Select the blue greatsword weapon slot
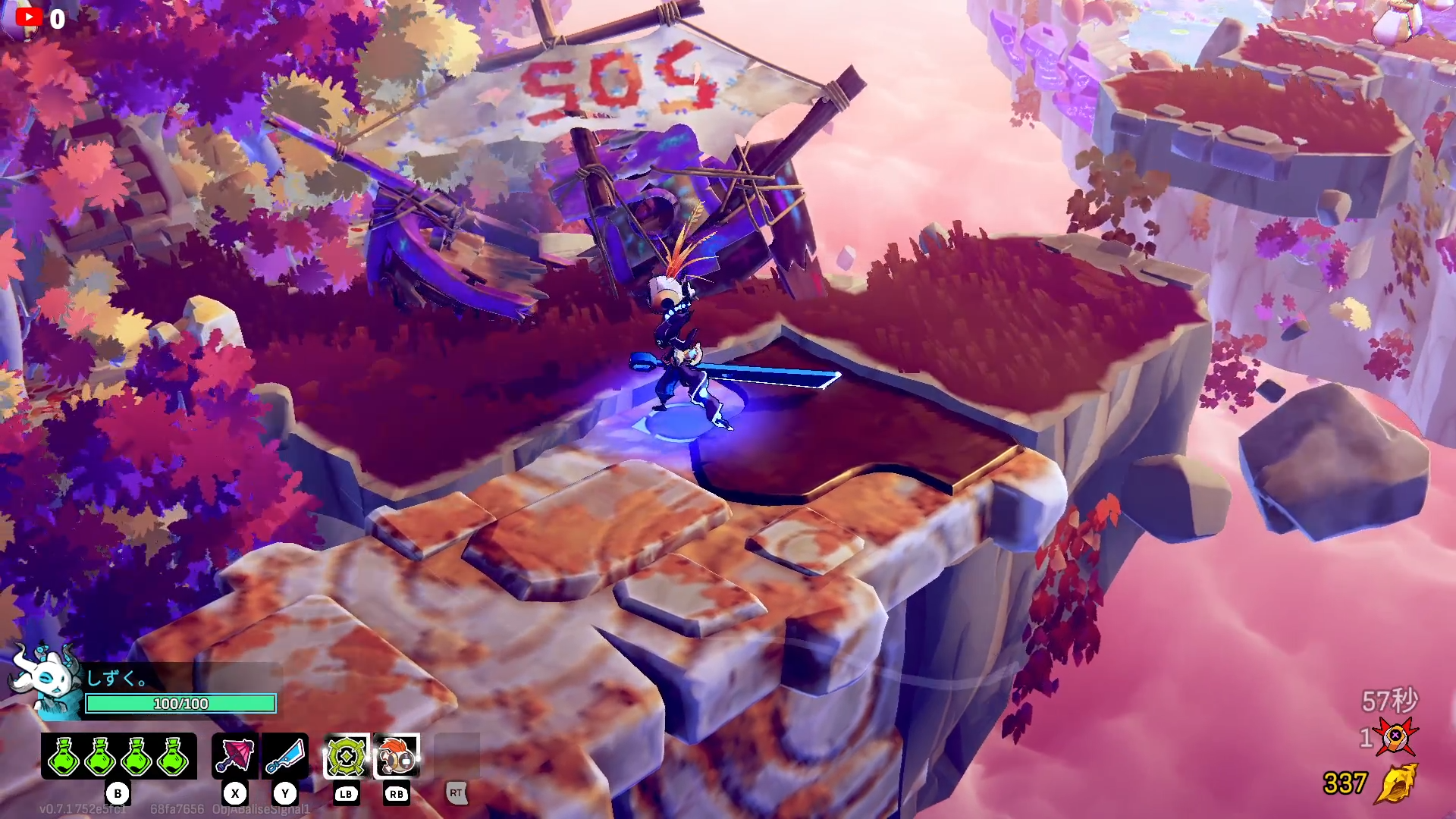The width and height of the screenshot is (1456, 819). pyautogui.click(x=285, y=756)
